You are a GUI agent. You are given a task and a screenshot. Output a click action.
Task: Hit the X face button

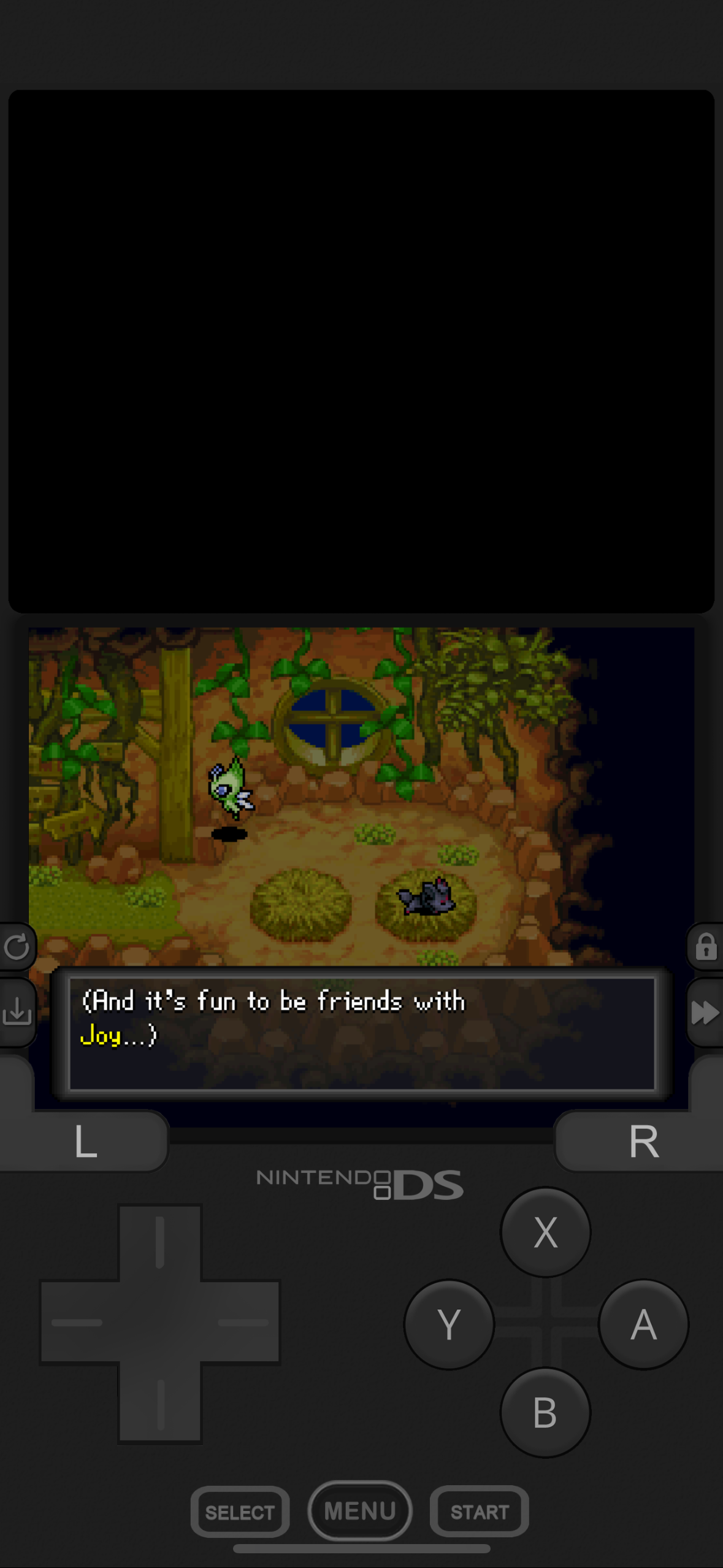point(545,1232)
